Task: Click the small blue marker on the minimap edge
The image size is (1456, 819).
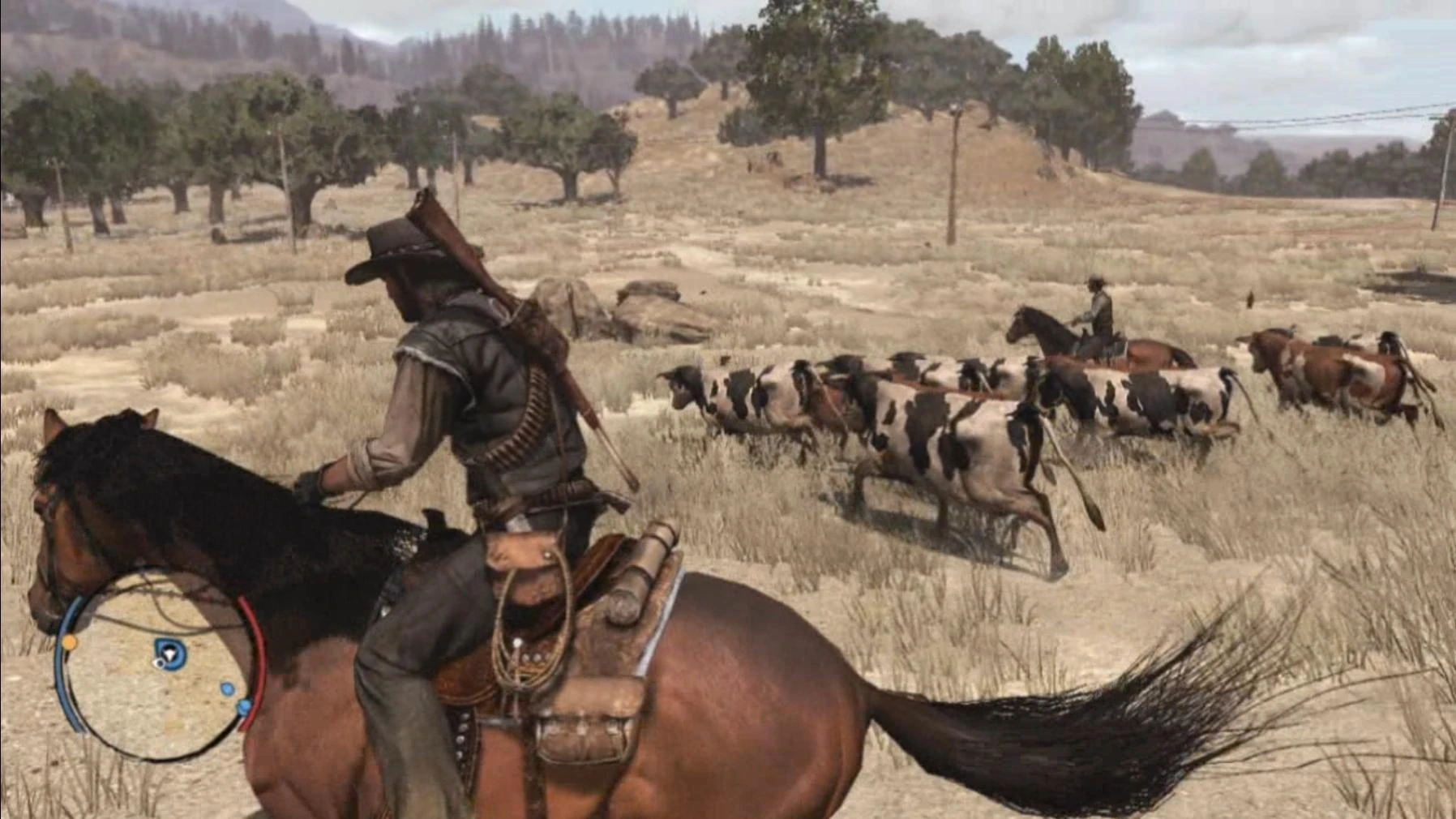Action: coord(244,707)
